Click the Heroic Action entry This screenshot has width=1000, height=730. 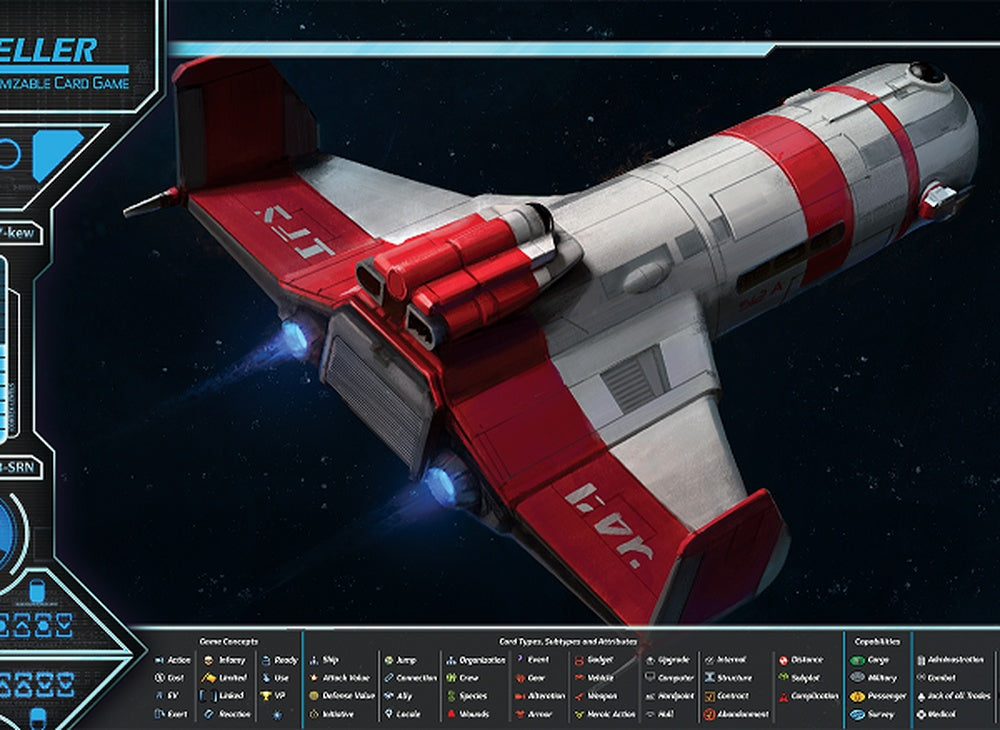coord(607,714)
